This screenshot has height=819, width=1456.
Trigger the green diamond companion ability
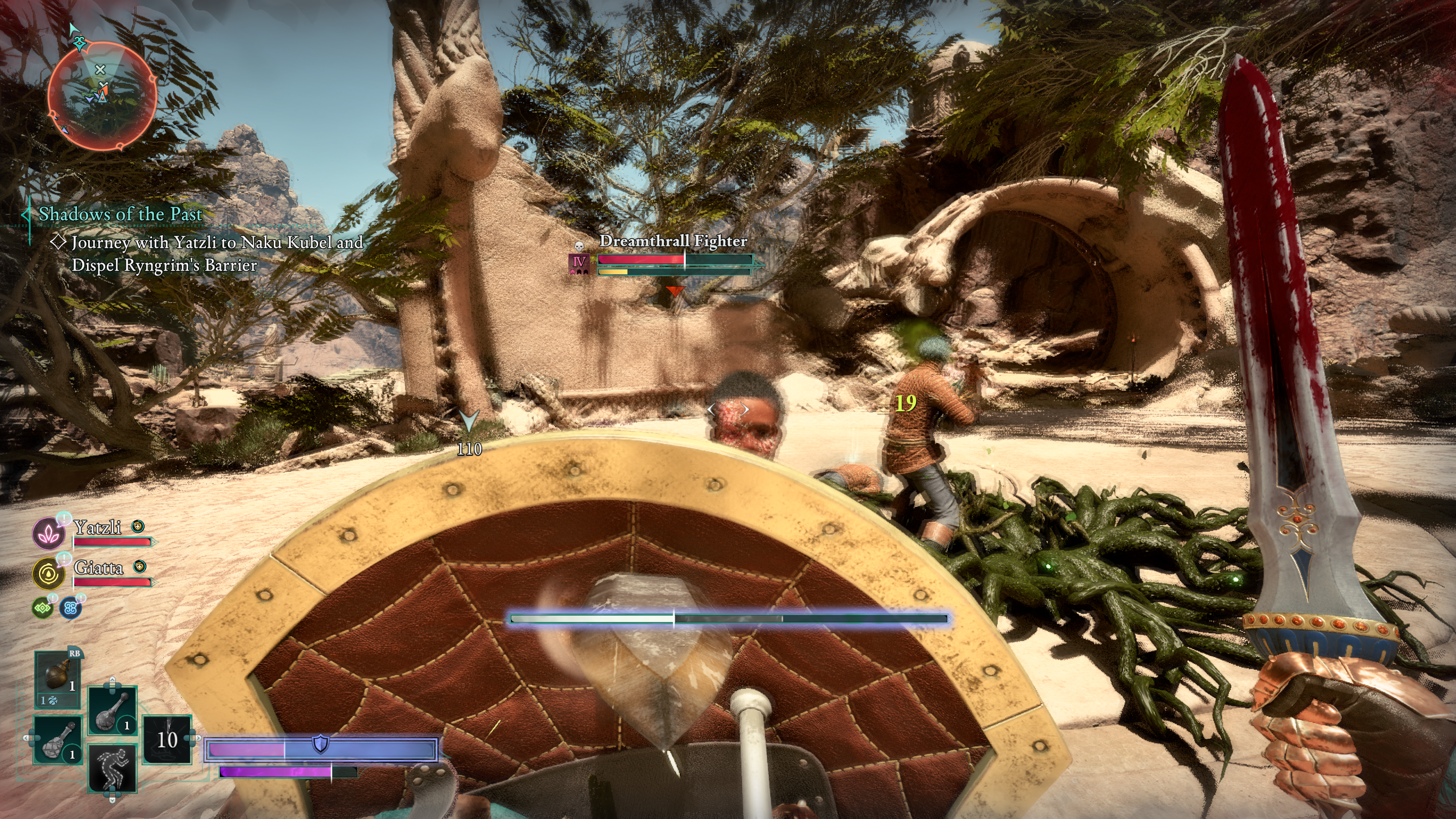42,607
